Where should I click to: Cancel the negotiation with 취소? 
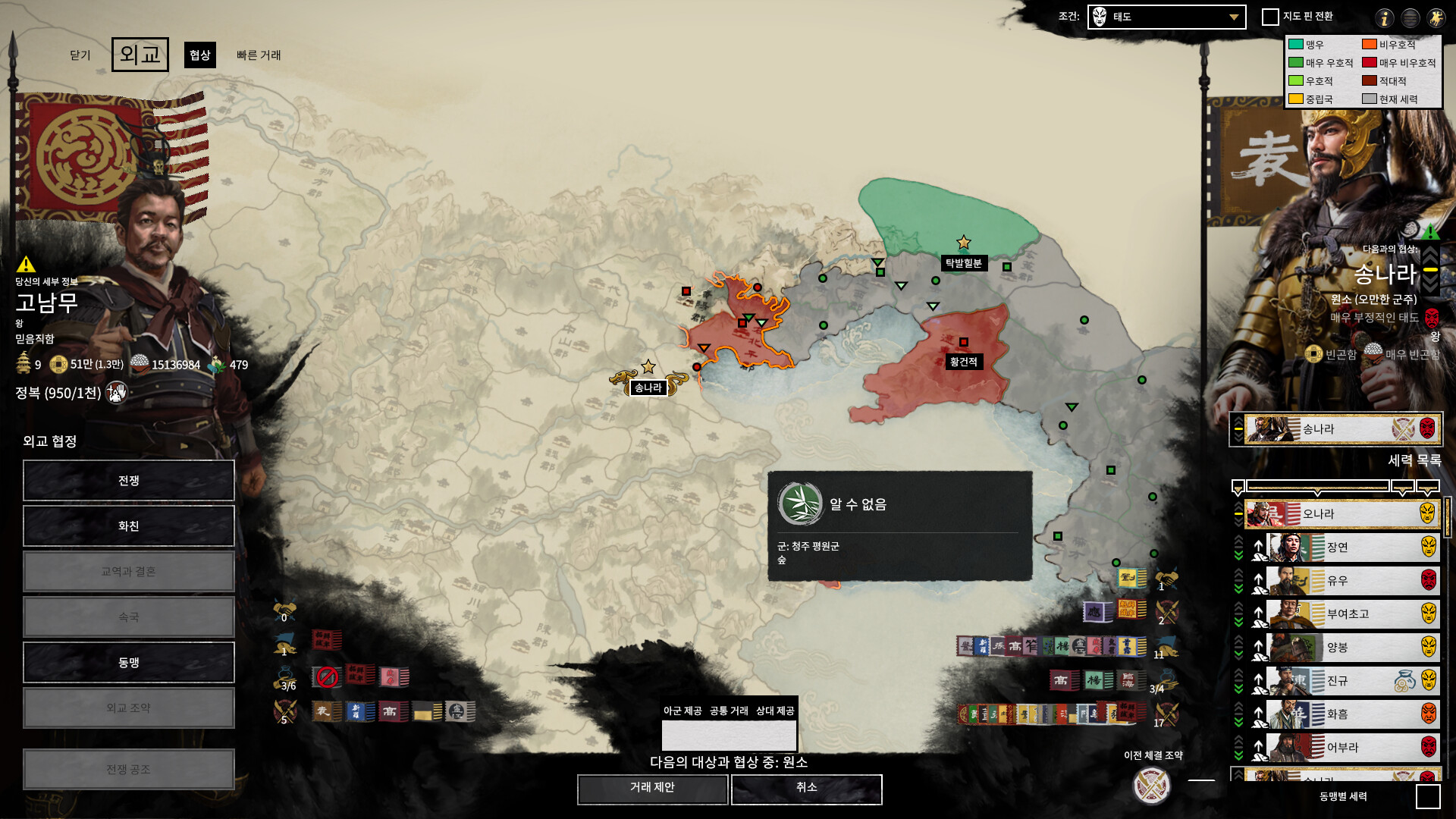click(806, 789)
